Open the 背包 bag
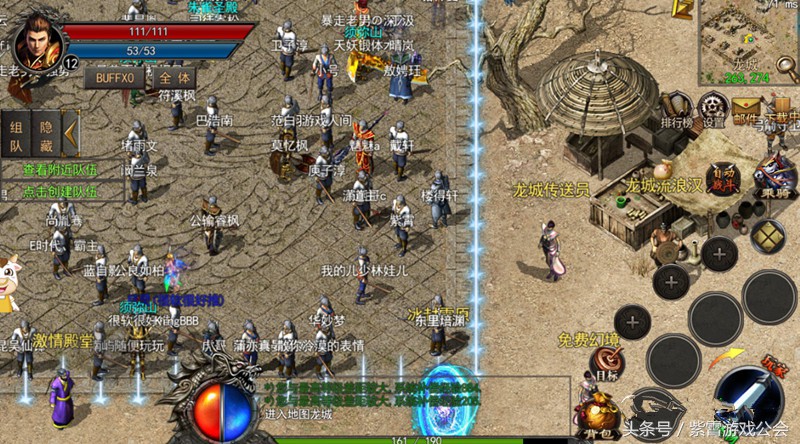The image size is (800, 444). [598, 416]
